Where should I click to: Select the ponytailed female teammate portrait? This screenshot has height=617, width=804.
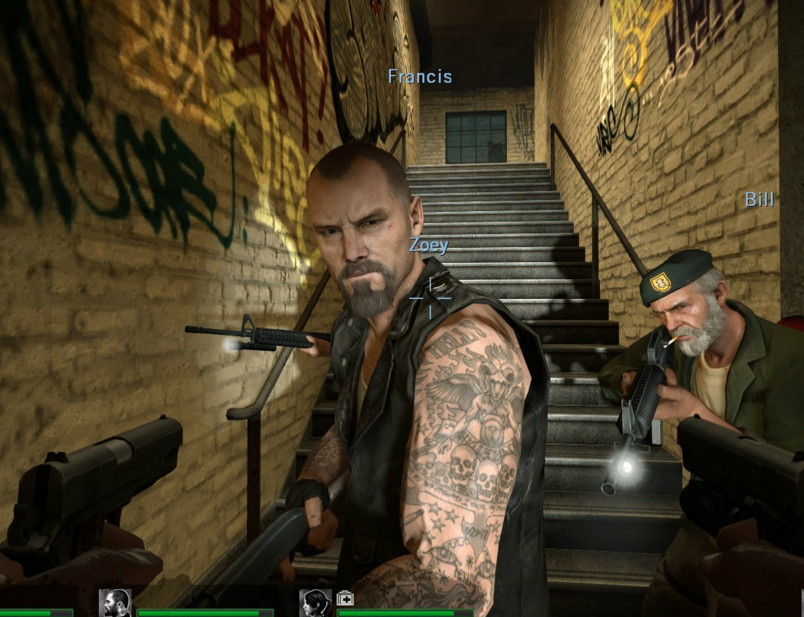click(x=316, y=602)
